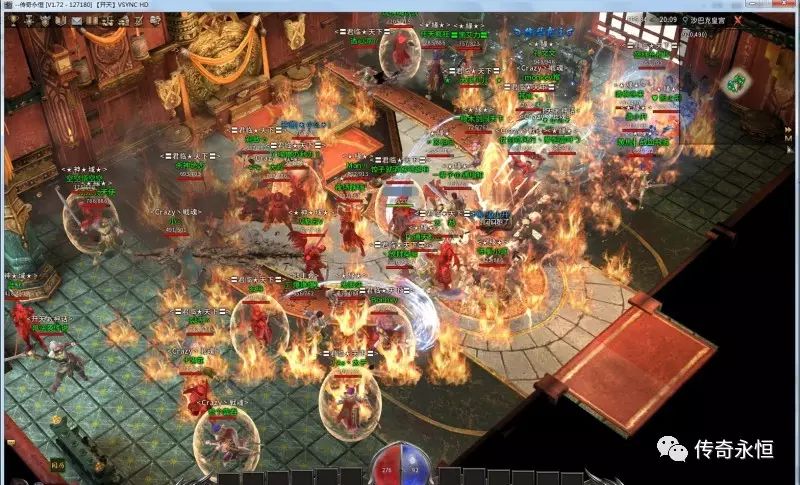
Task: Click the speech bubble chat icon
Action: pyautogui.click(x=155, y=21)
